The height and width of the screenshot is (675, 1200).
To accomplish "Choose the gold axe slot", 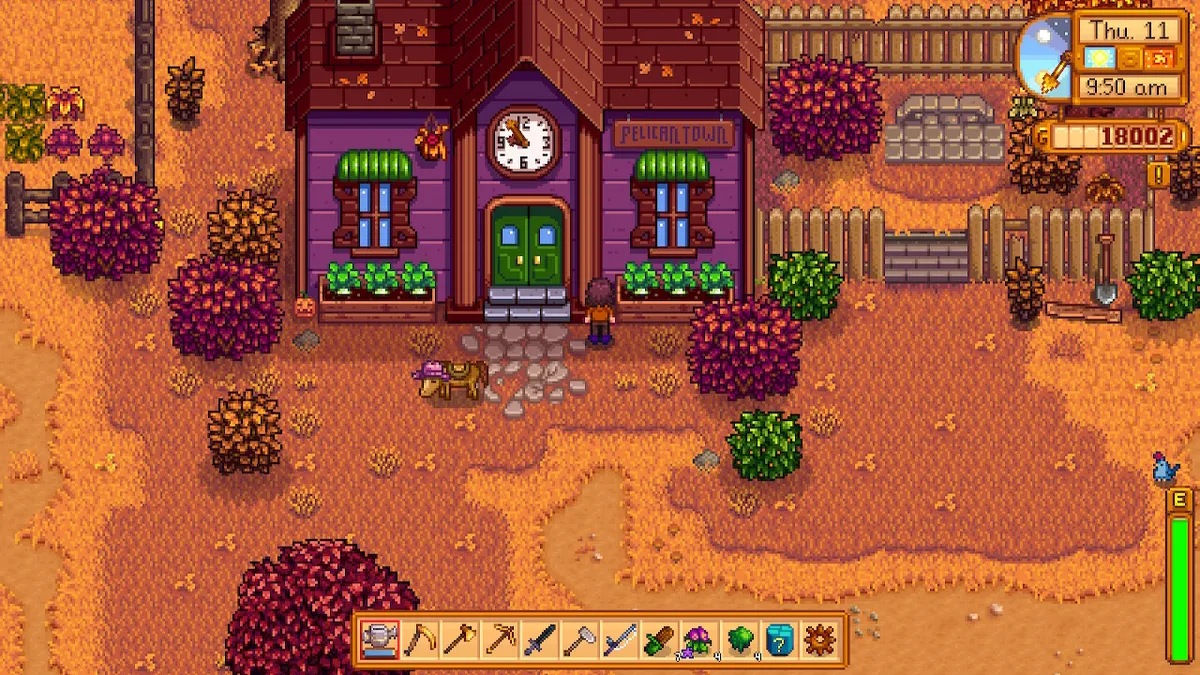I will (458, 638).
